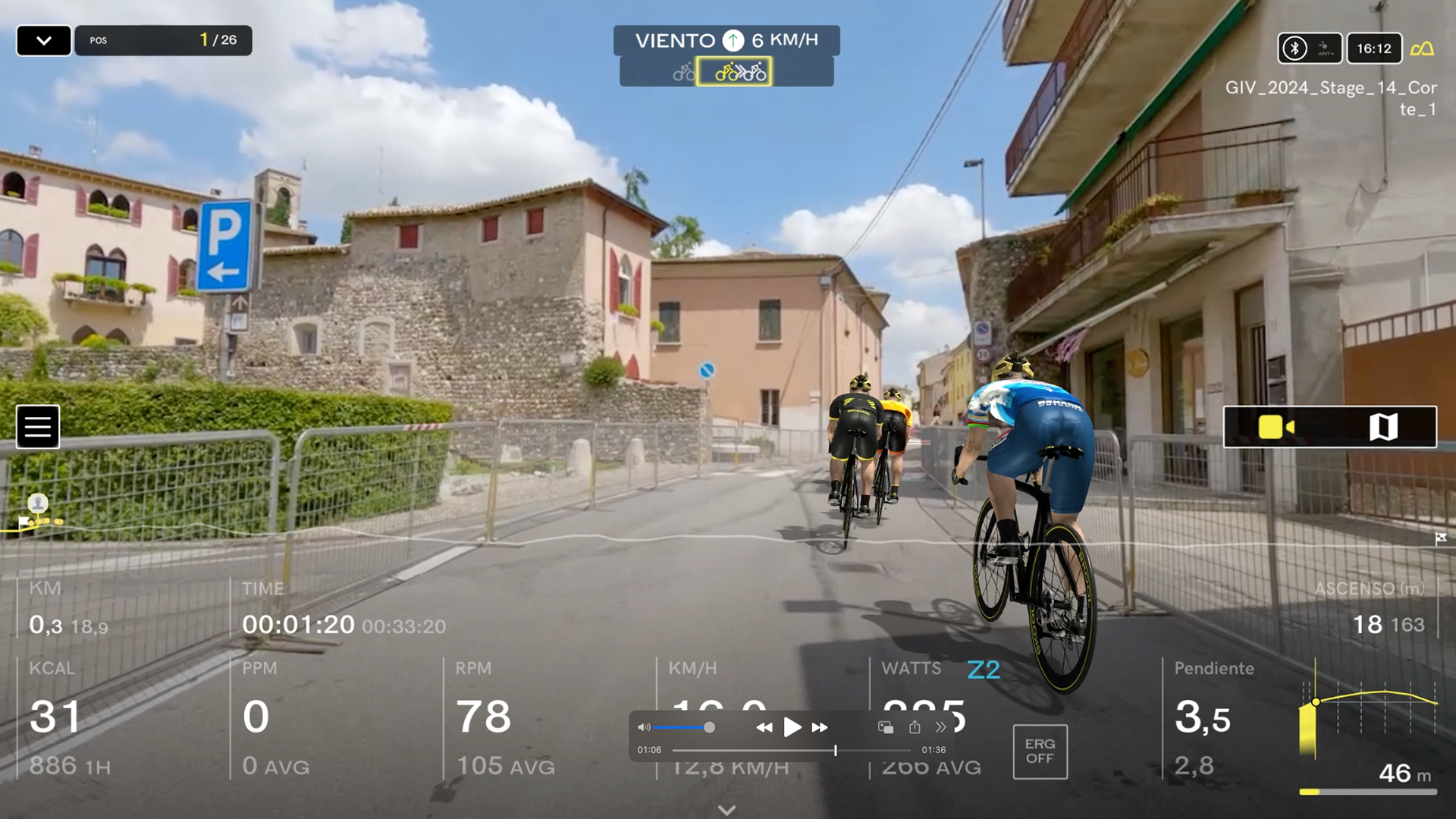Viewport: 1456px width, 819px height.
Task: Collapse the HUD with the bottom chevron
Action: tap(726, 810)
